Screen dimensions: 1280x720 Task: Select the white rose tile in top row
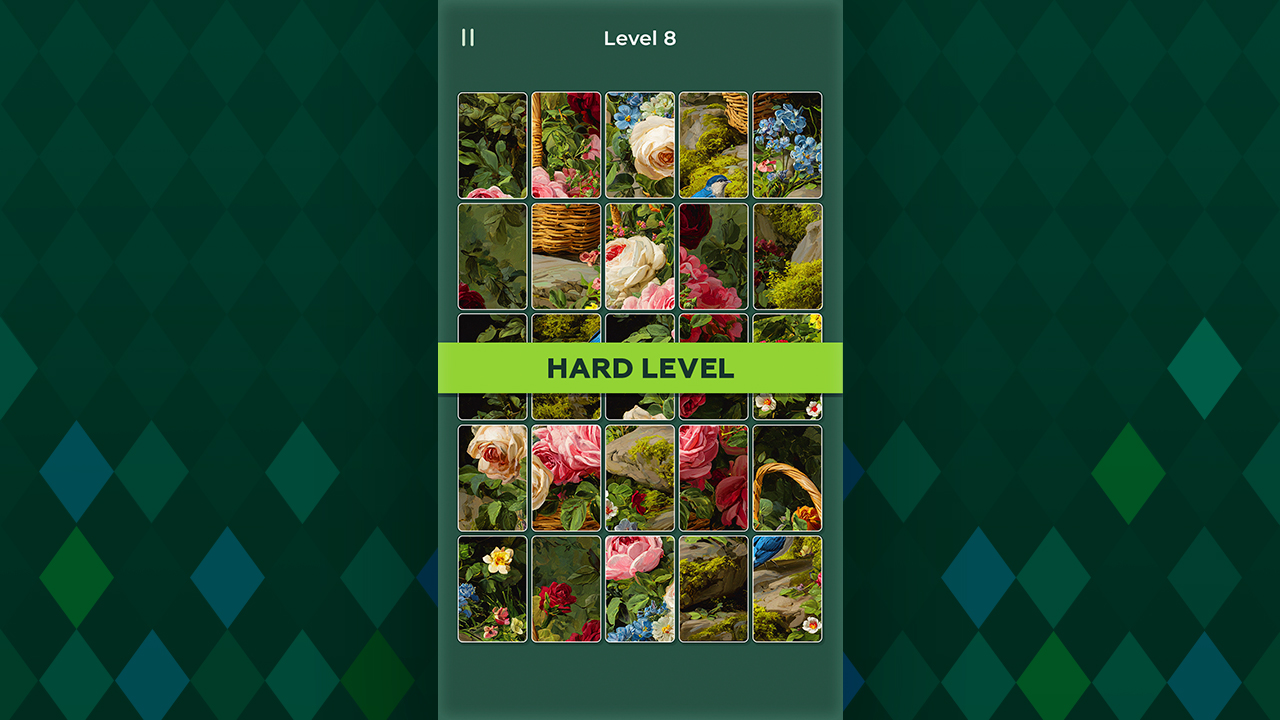[x=640, y=145]
